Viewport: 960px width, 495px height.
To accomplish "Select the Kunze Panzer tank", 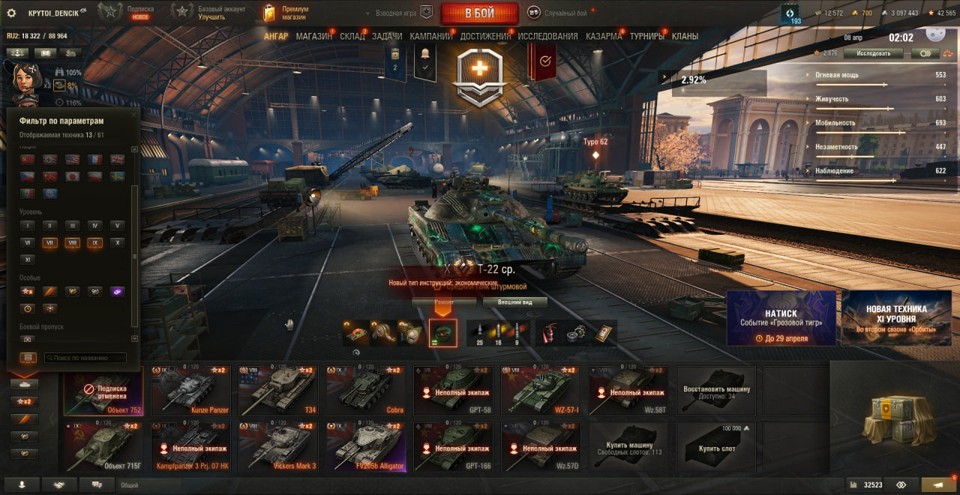I will tap(190, 390).
